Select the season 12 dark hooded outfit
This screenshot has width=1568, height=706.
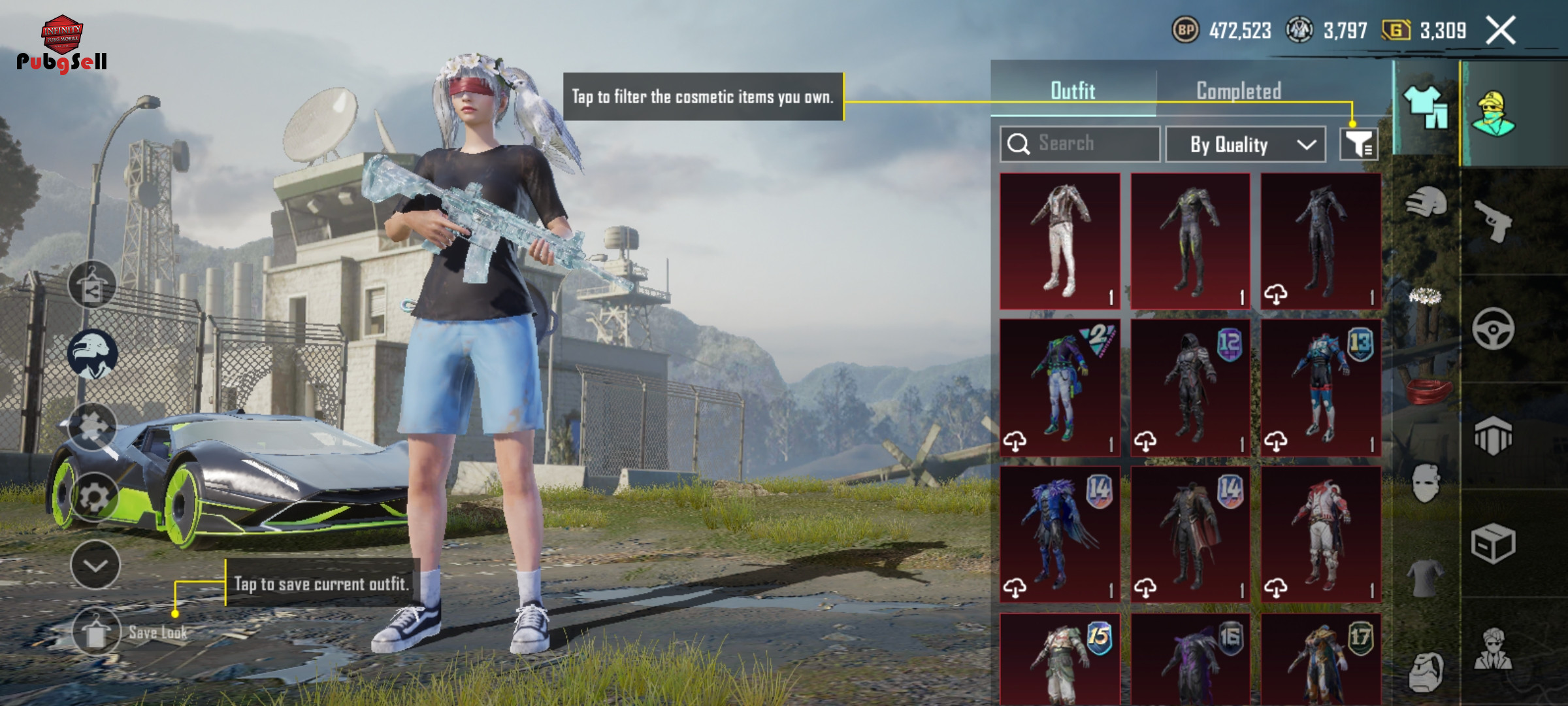pyautogui.click(x=1190, y=387)
